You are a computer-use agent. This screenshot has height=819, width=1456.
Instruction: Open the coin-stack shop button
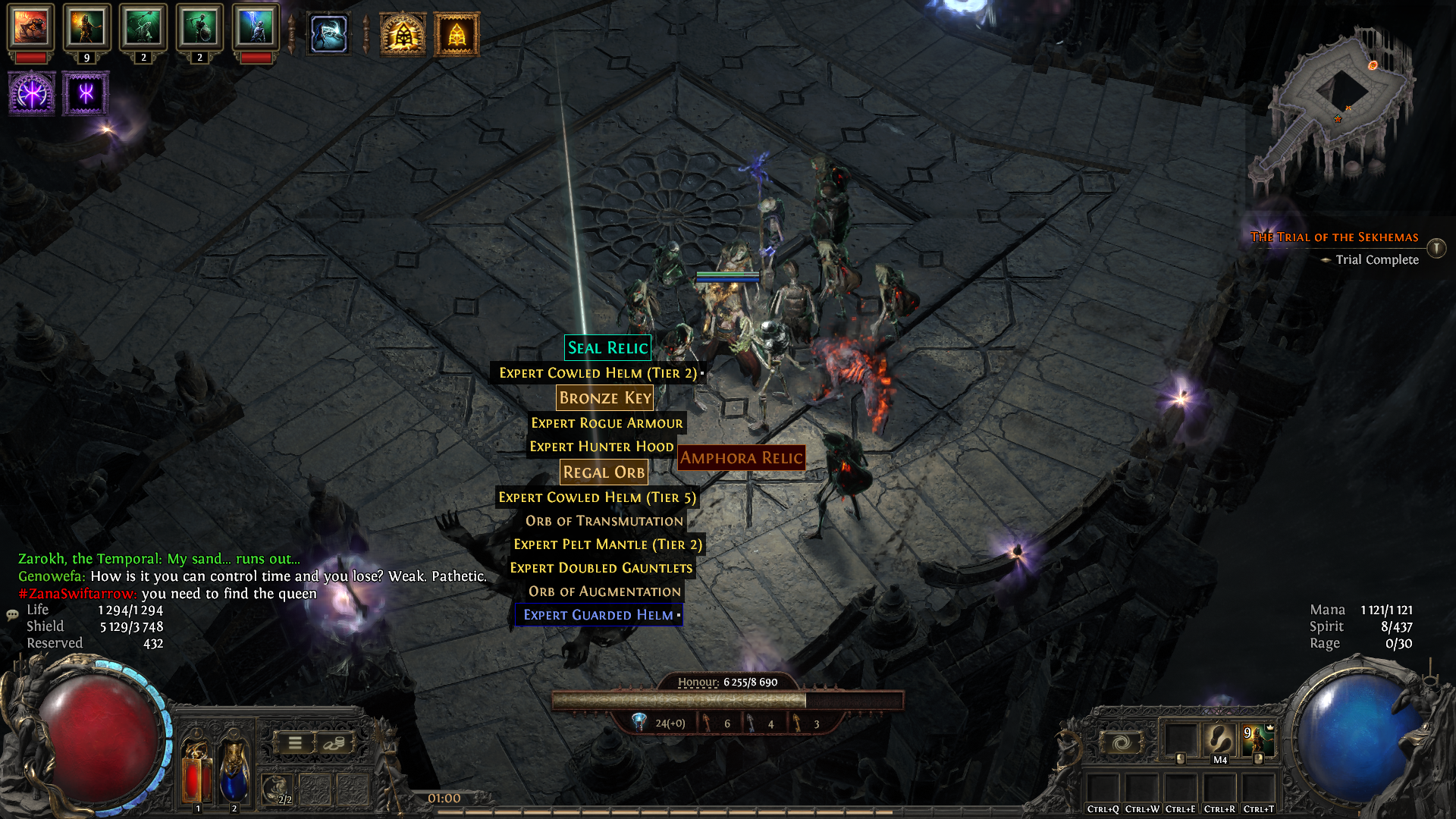pyautogui.click(x=334, y=743)
